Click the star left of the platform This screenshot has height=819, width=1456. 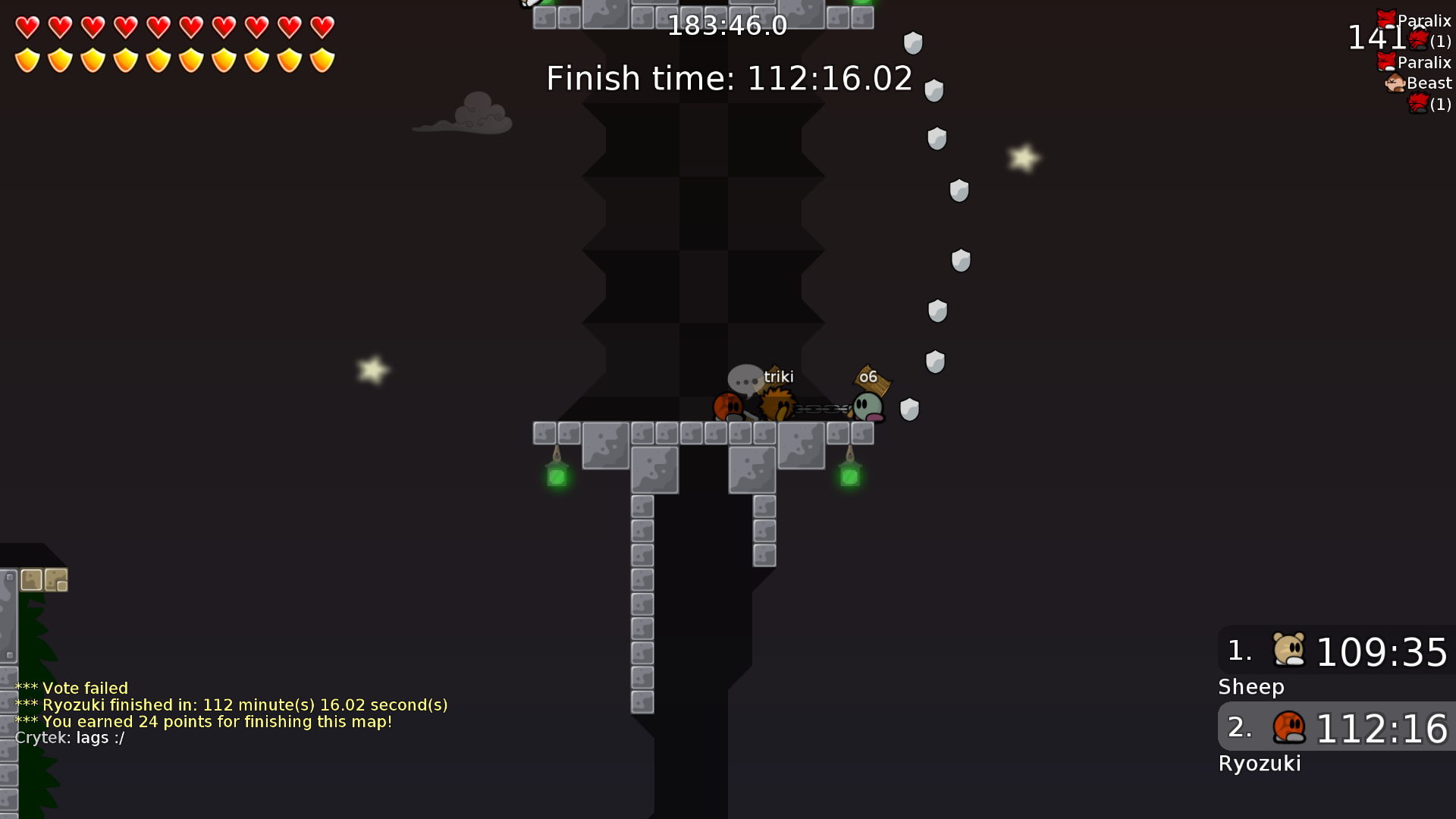373,370
